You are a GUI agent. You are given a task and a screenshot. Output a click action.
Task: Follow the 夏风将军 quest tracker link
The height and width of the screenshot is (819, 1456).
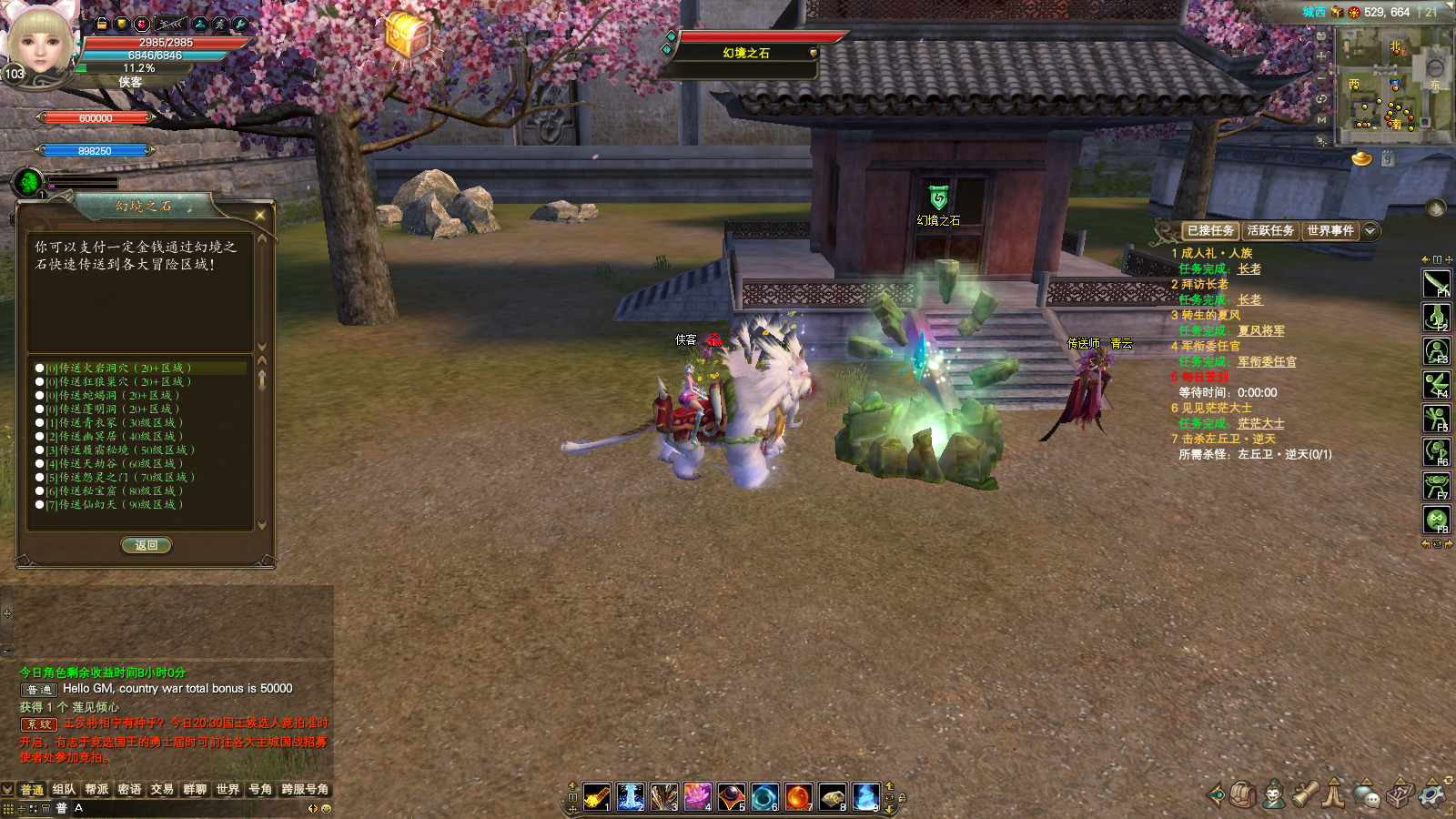[x=1260, y=331]
